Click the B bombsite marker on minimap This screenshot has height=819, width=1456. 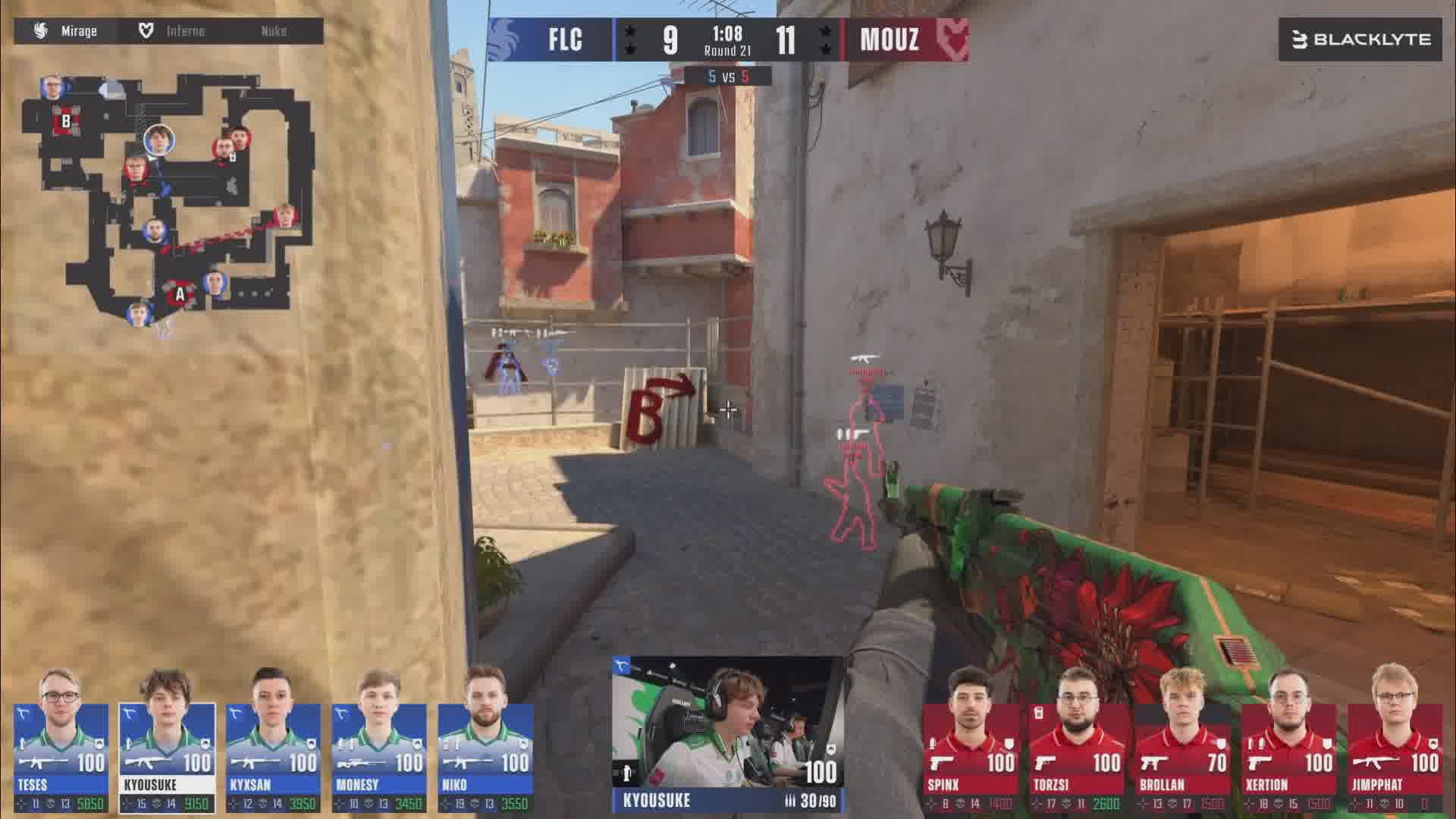click(66, 120)
